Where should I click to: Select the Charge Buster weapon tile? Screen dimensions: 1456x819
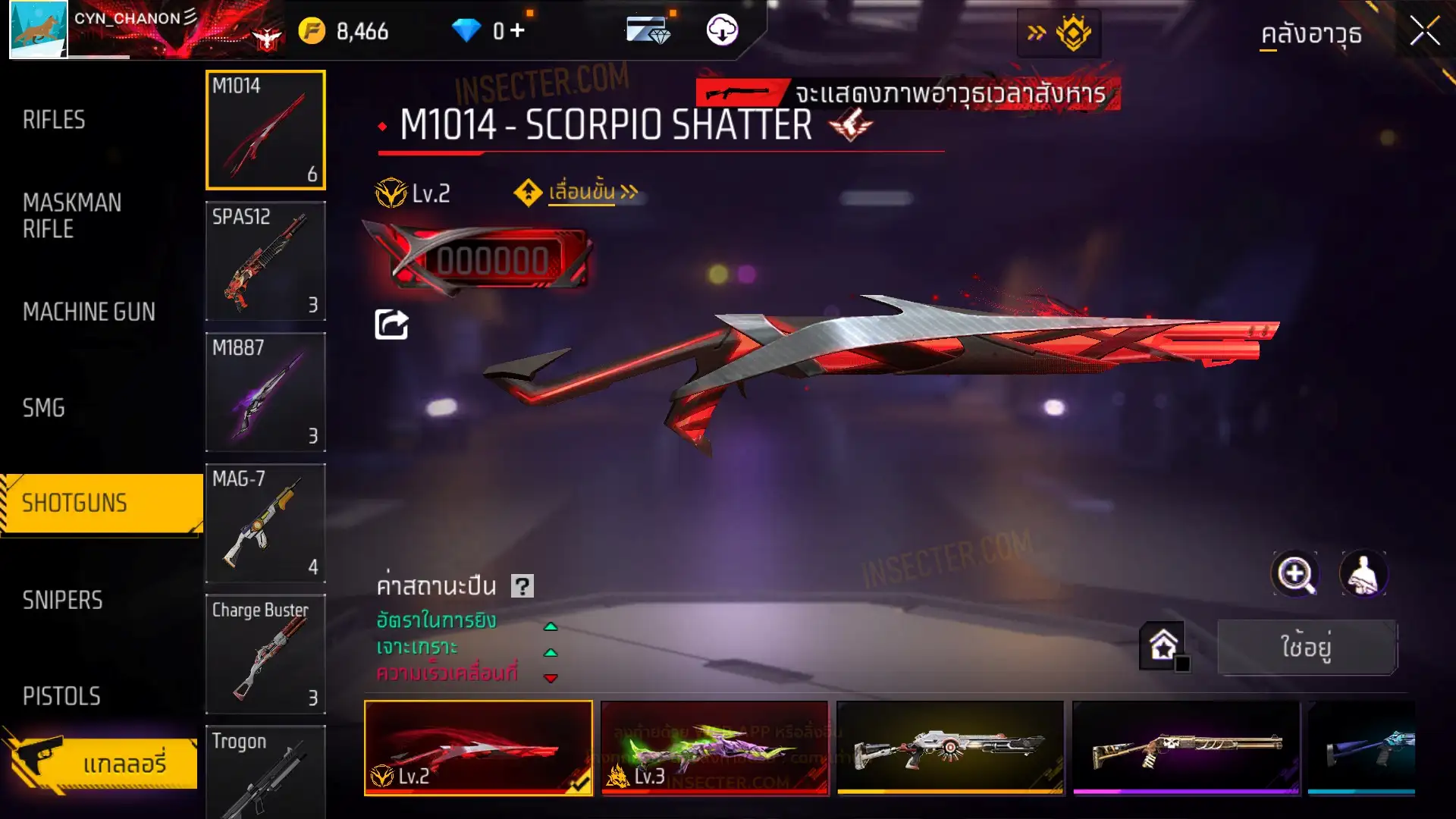click(x=265, y=654)
